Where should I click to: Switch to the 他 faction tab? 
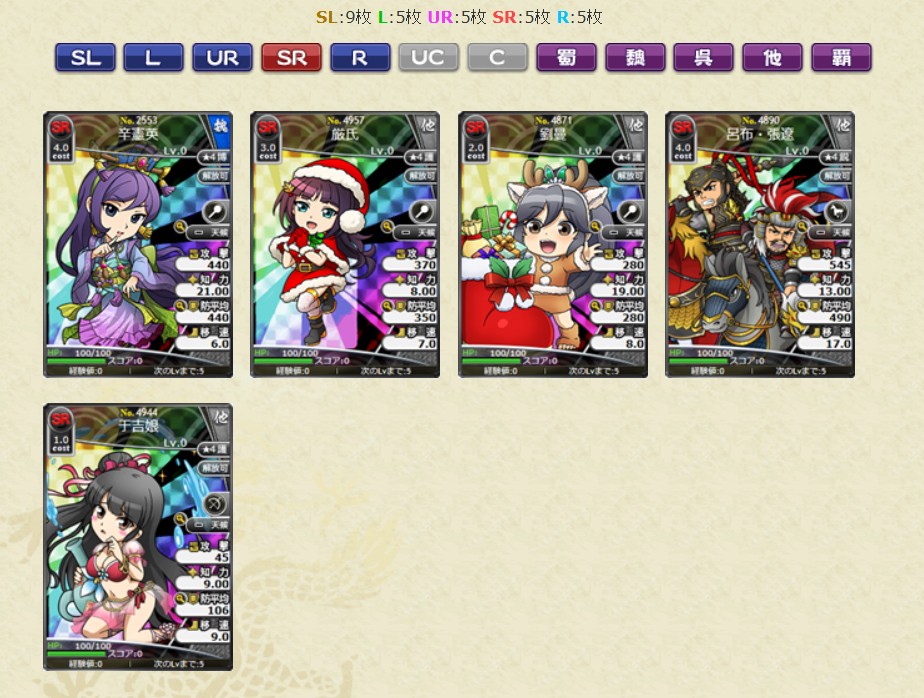tap(772, 58)
